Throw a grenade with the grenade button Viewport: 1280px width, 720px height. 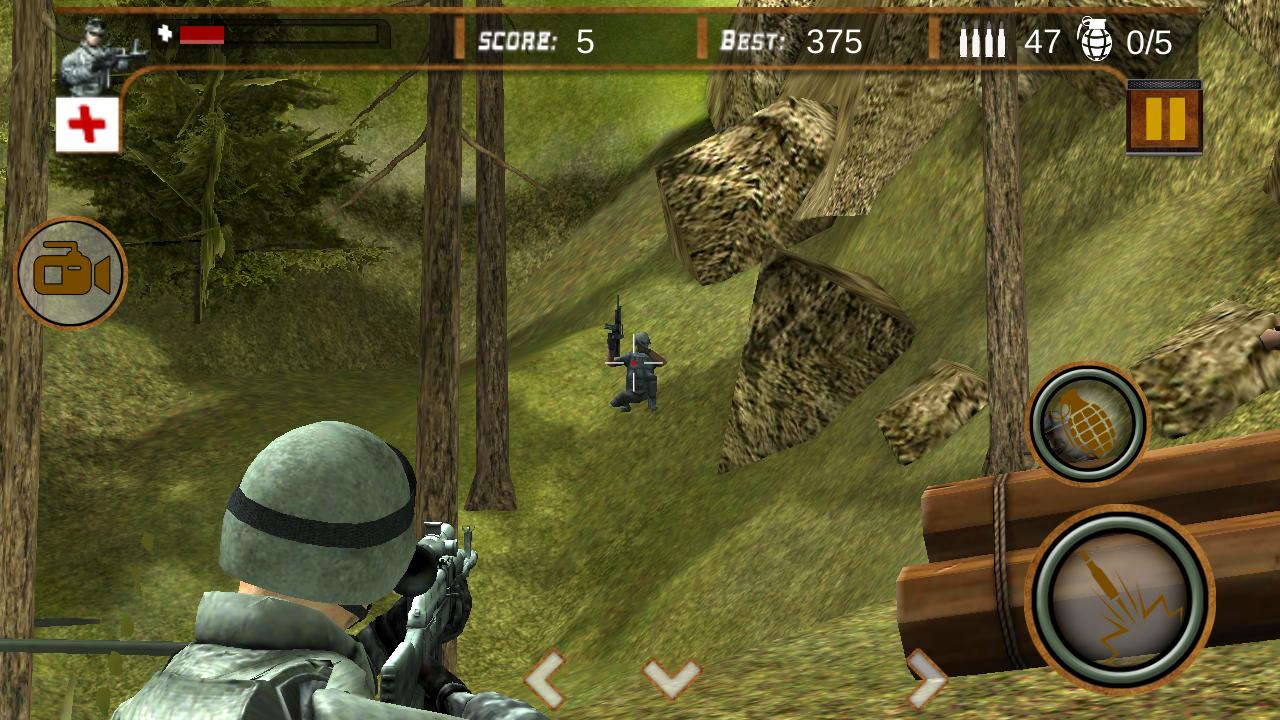pyautogui.click(x=1088, y=423)
